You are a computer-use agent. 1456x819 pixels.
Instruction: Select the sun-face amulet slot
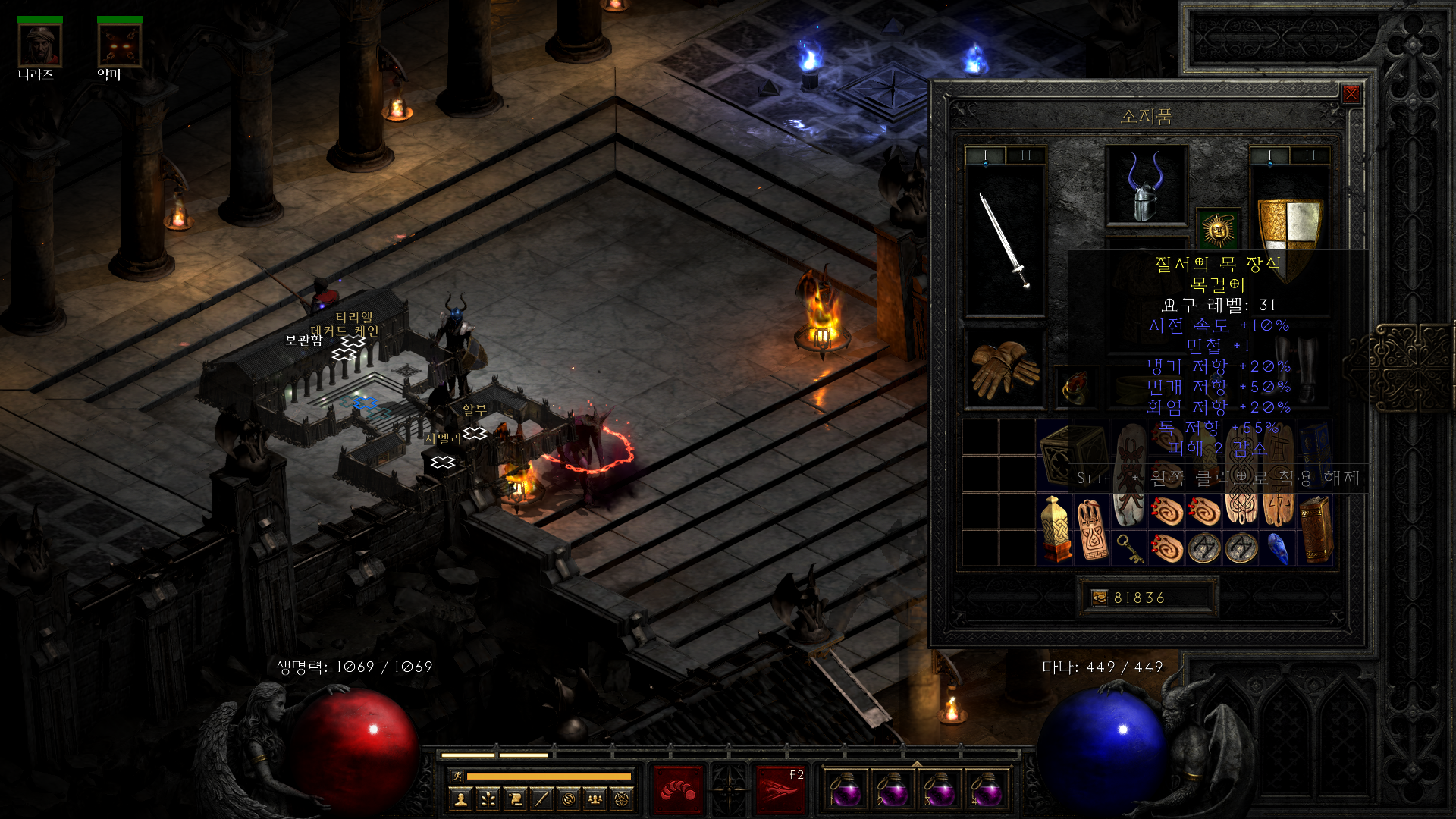[x=1218, y=229]
